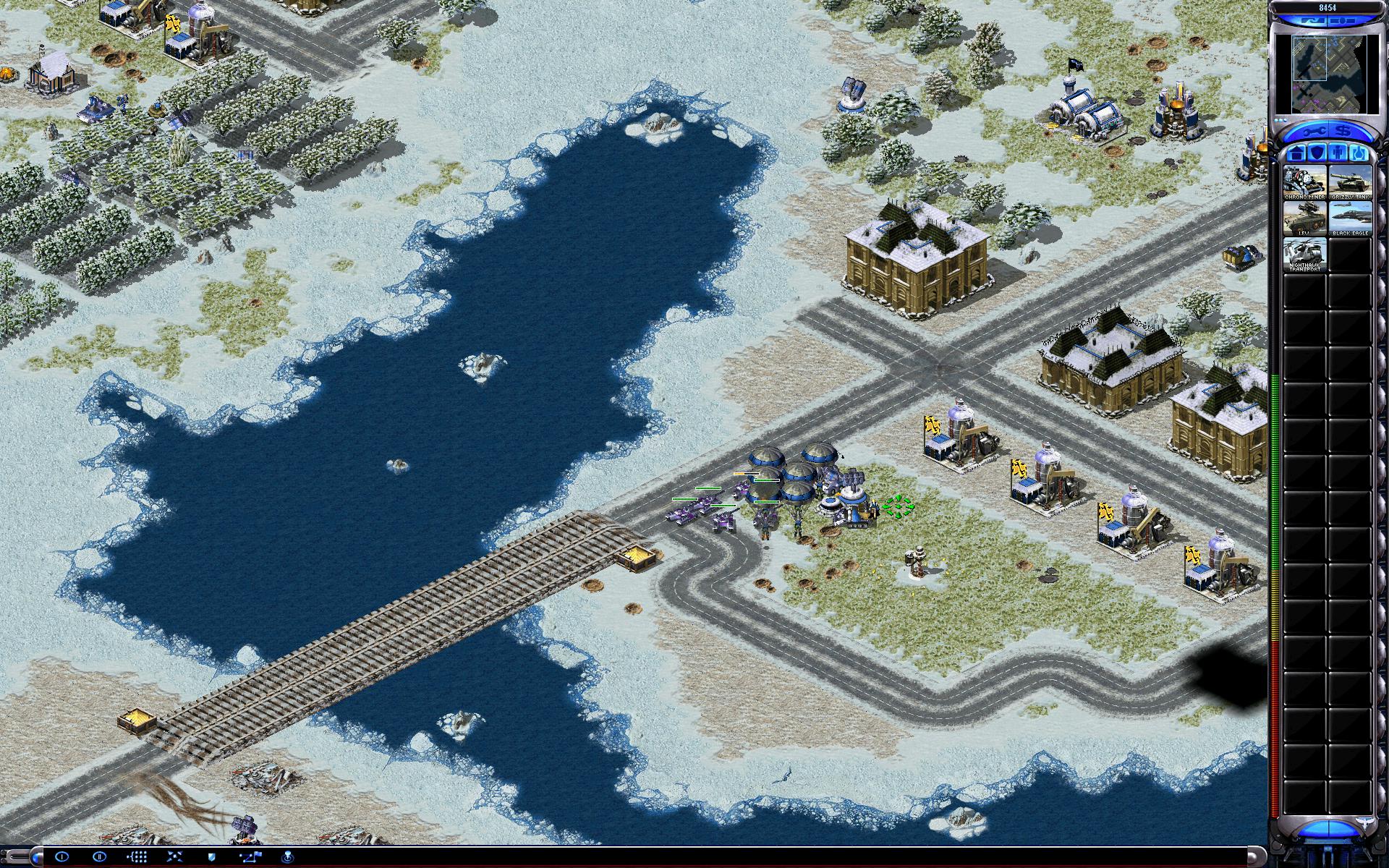Show the infantry production tab
Viewport: 1389px width, 868px height.
tap(1338, 153)
